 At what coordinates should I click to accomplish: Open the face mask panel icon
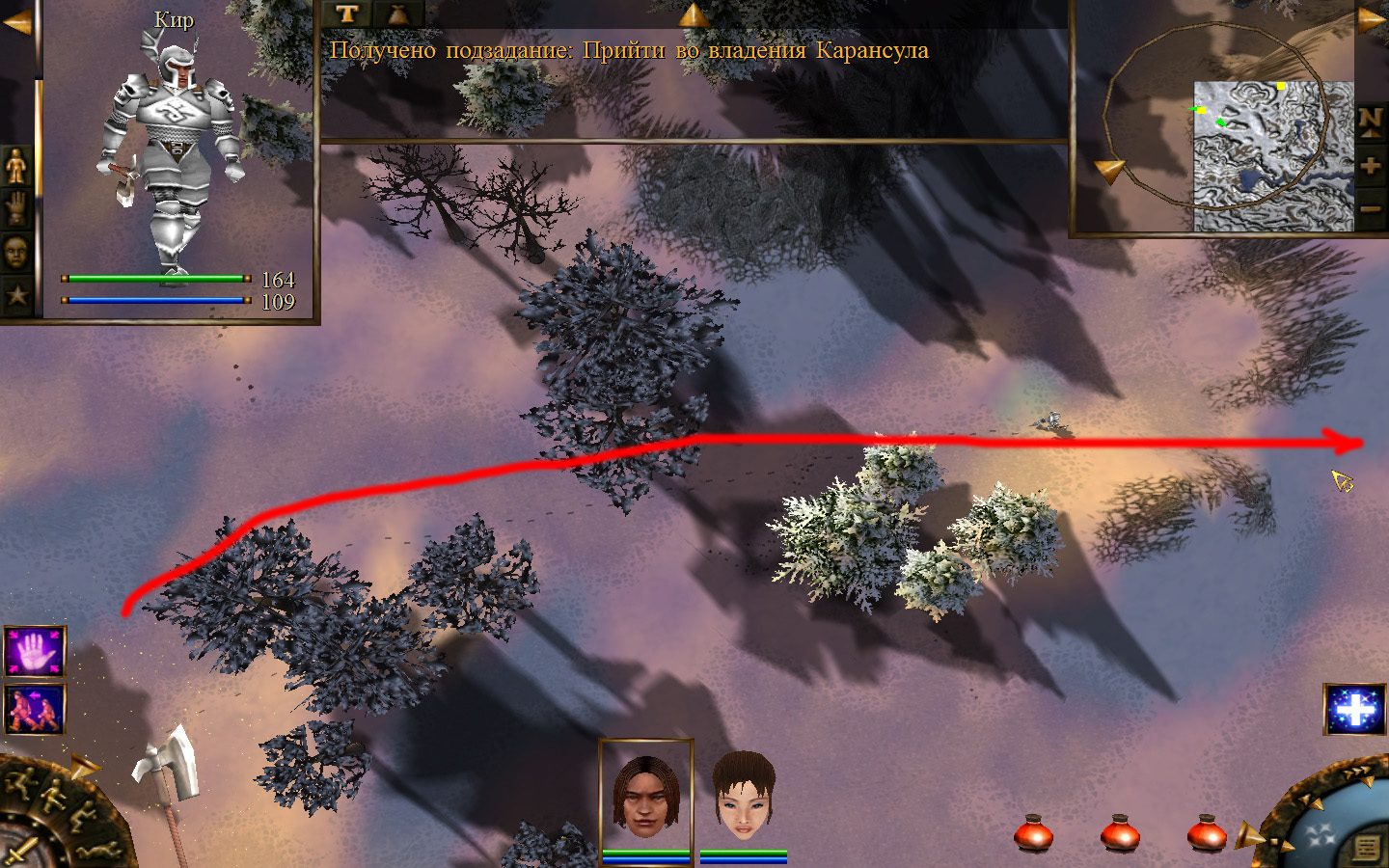tap(16, 253)
